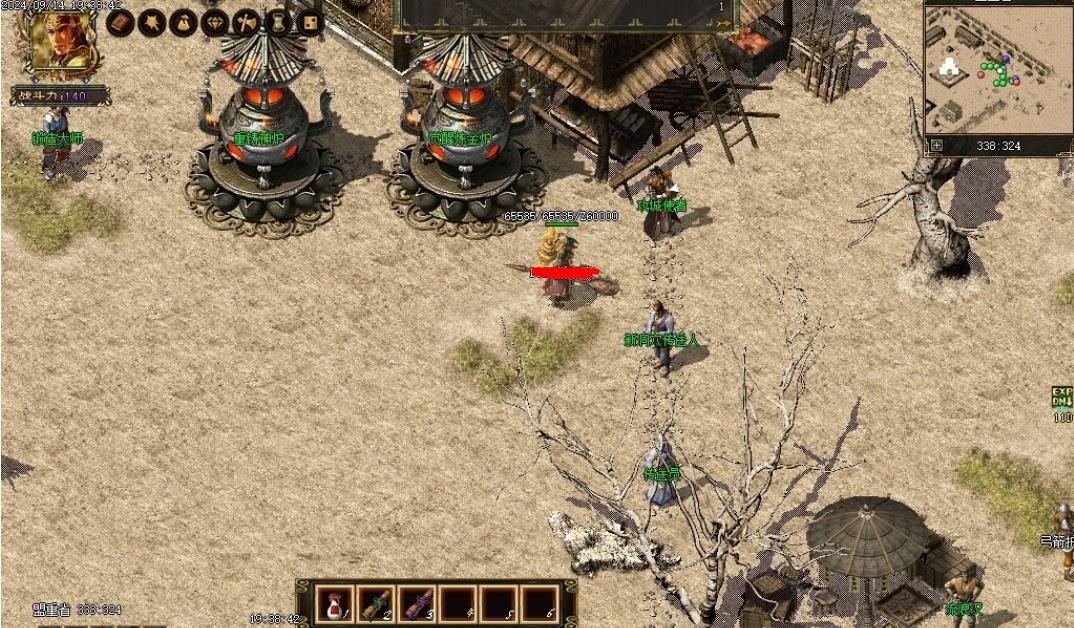Click the EXP icon at the screen edge
1074x628 pixels.
coord(1061,397)
